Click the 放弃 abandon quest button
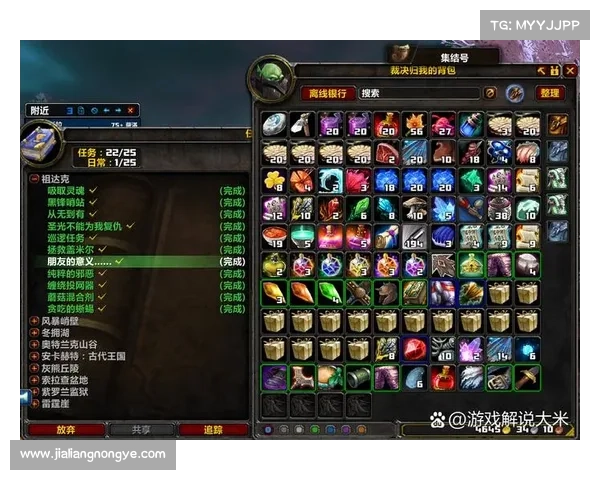Image resolution: width=600 pixels, height=480 pixels. [x=67, y=429]
